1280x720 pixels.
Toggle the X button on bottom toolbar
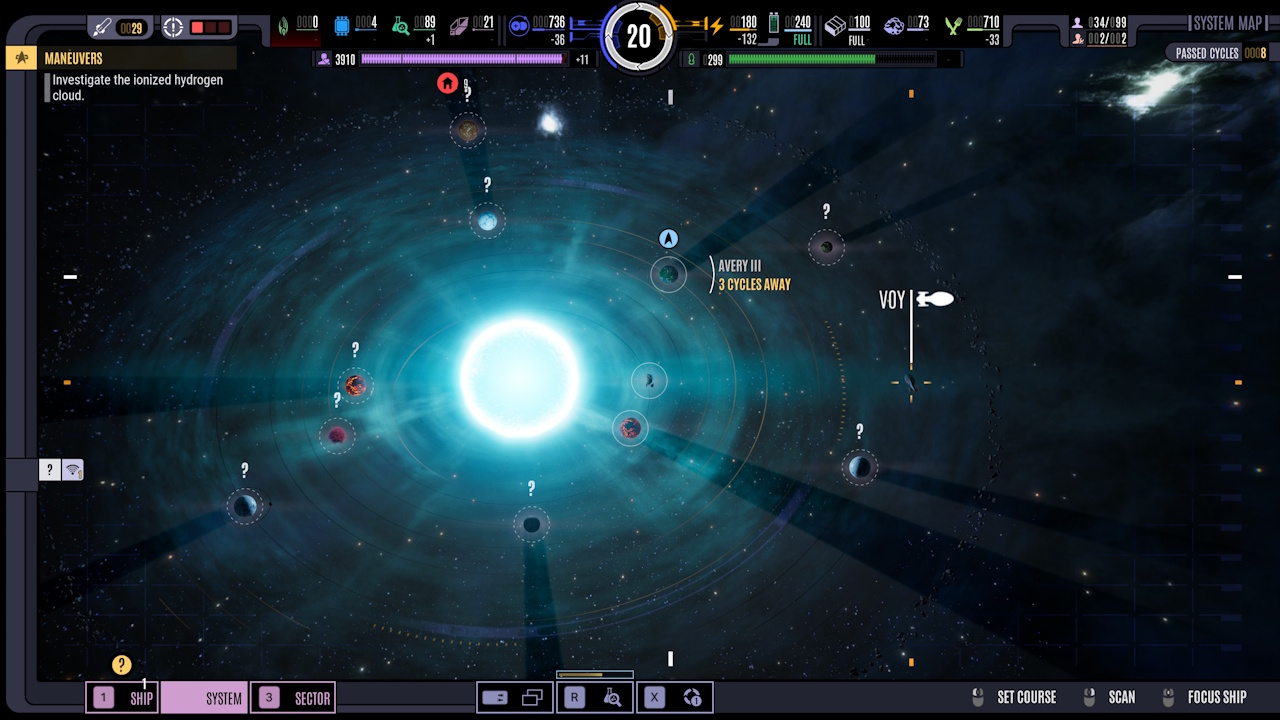(x=653, y=697)
